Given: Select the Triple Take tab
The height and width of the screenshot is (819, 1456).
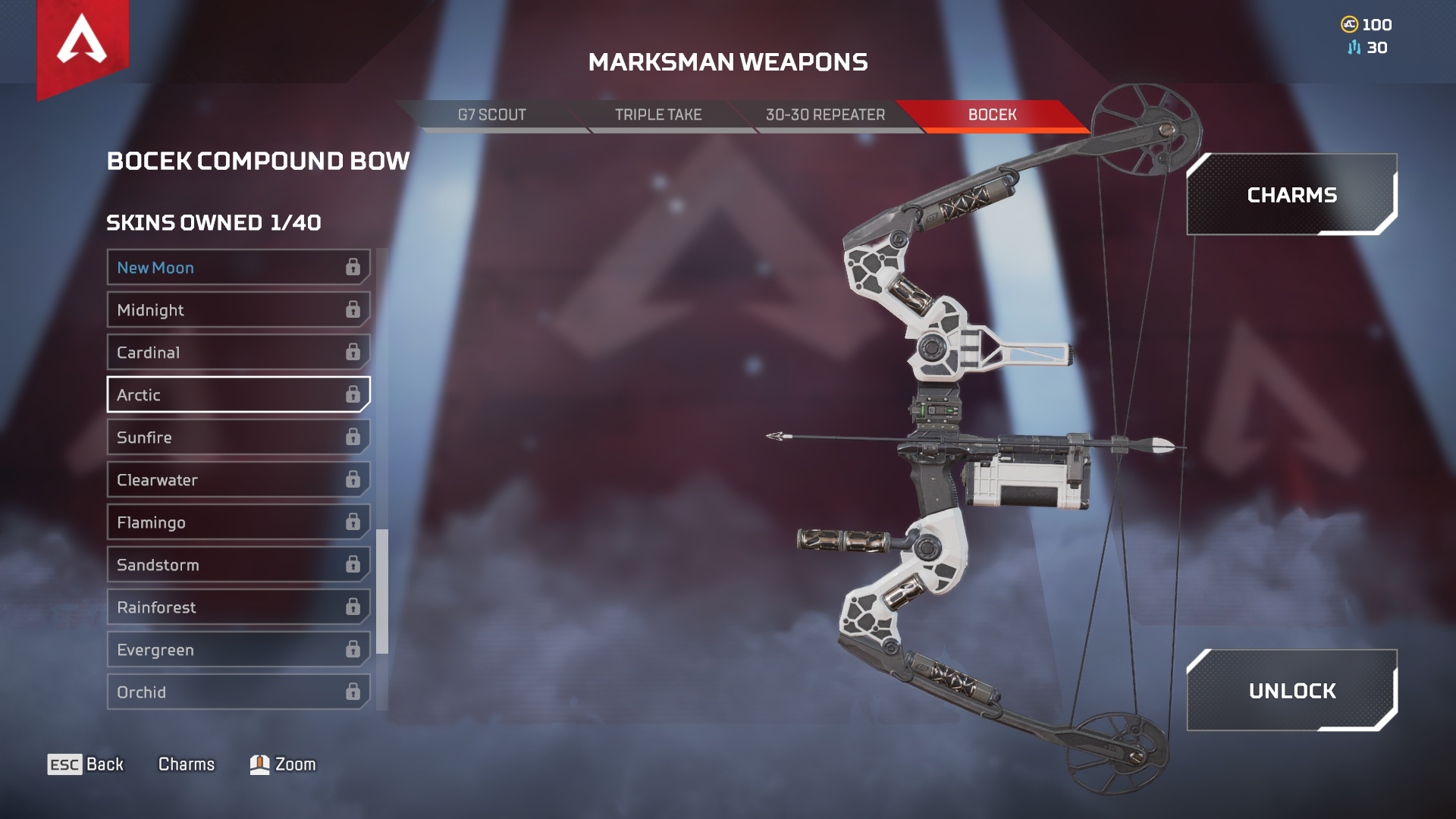Looking at the screenshot, I should click(658, 115).
